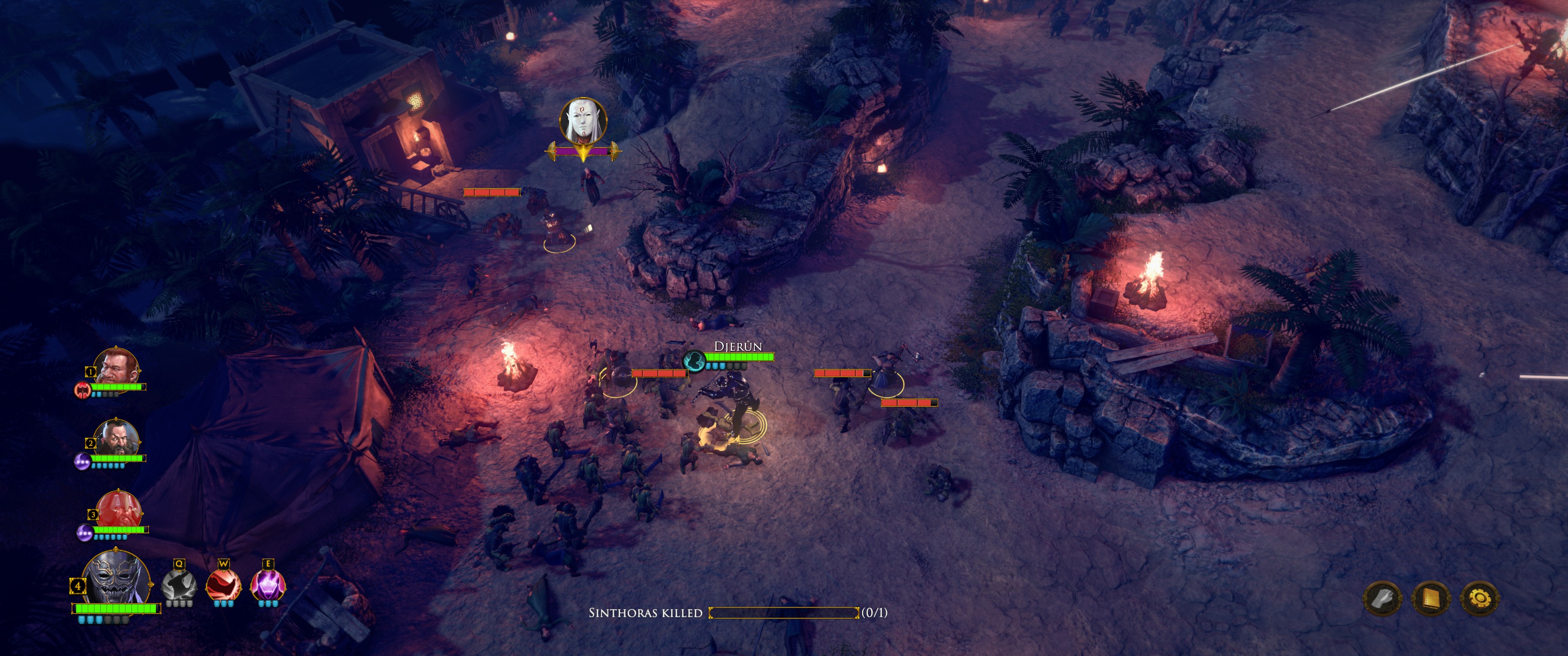Click the purple orb icon beside hero 2

(x=82, y=461)
